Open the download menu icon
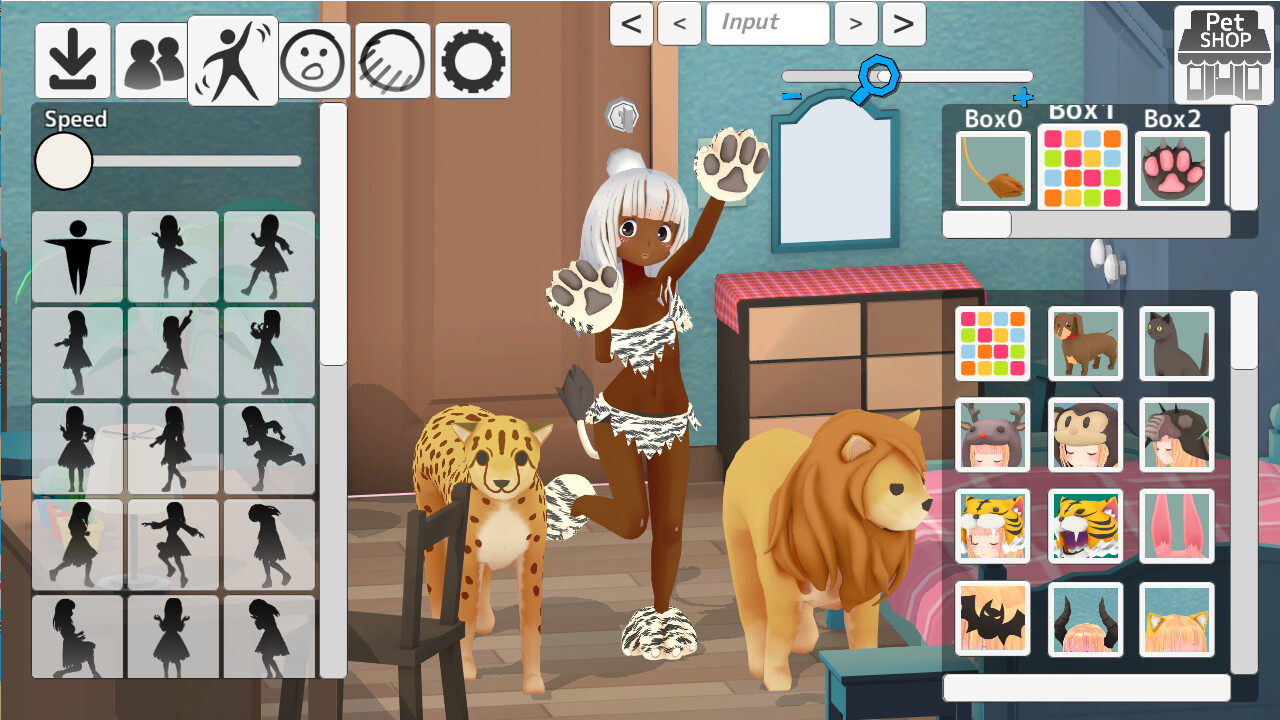Screen dimensions: 1280x720 click(73, 60)
